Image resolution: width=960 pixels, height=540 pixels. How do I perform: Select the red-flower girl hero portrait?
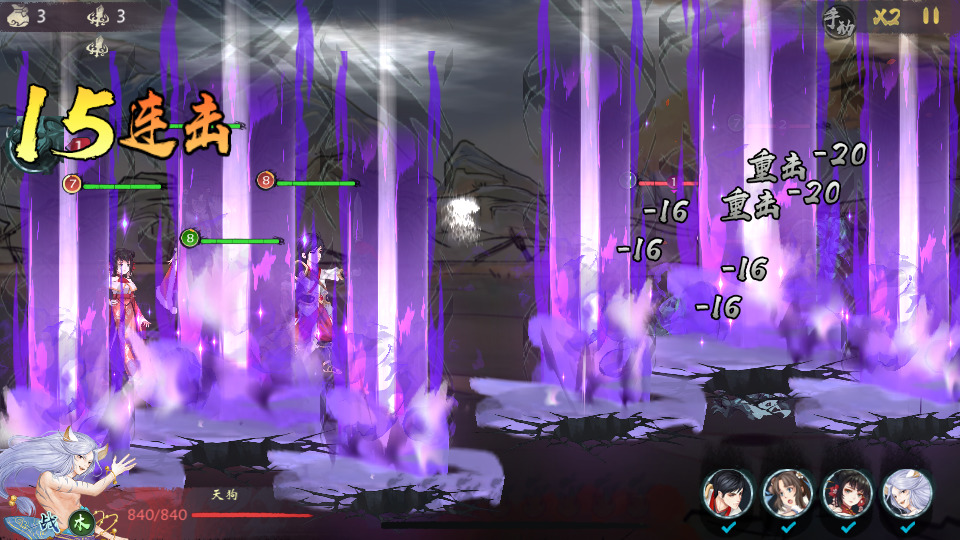(x=847, y=492)
